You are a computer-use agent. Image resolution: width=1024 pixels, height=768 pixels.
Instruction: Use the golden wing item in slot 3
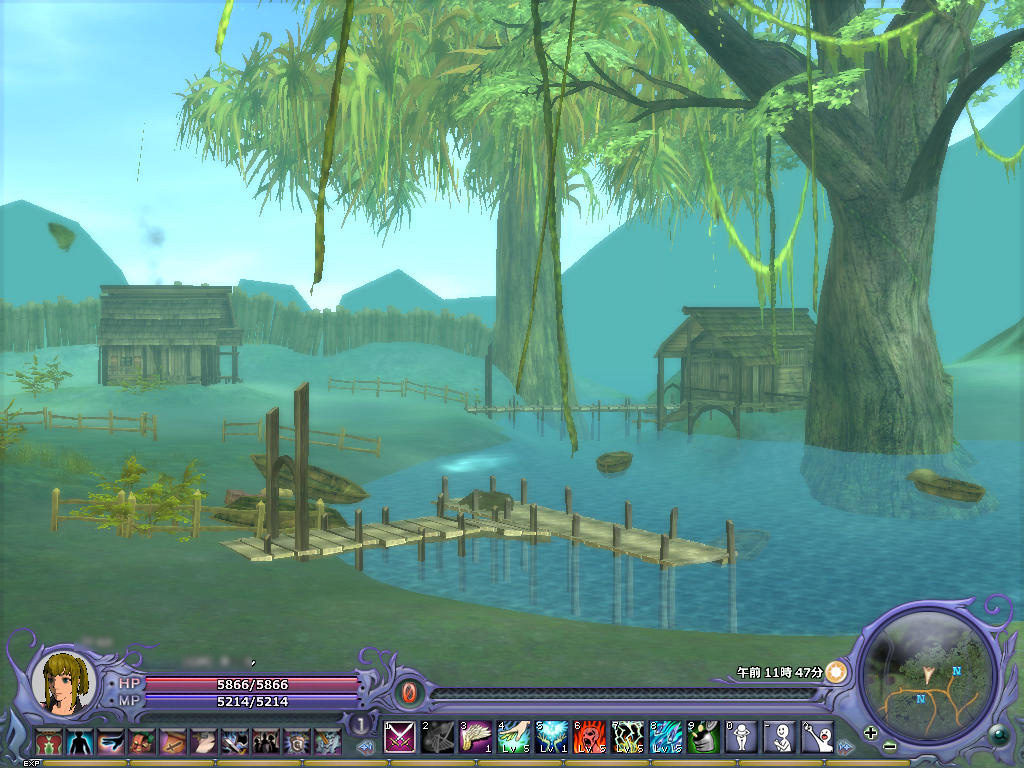coord(475,737)
